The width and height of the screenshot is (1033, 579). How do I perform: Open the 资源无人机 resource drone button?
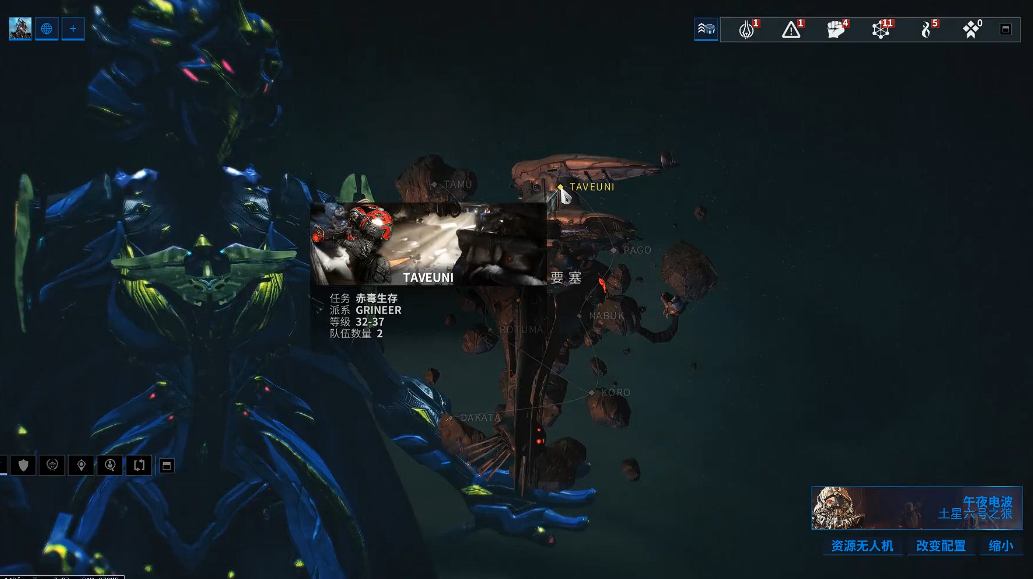coord(862,546)
